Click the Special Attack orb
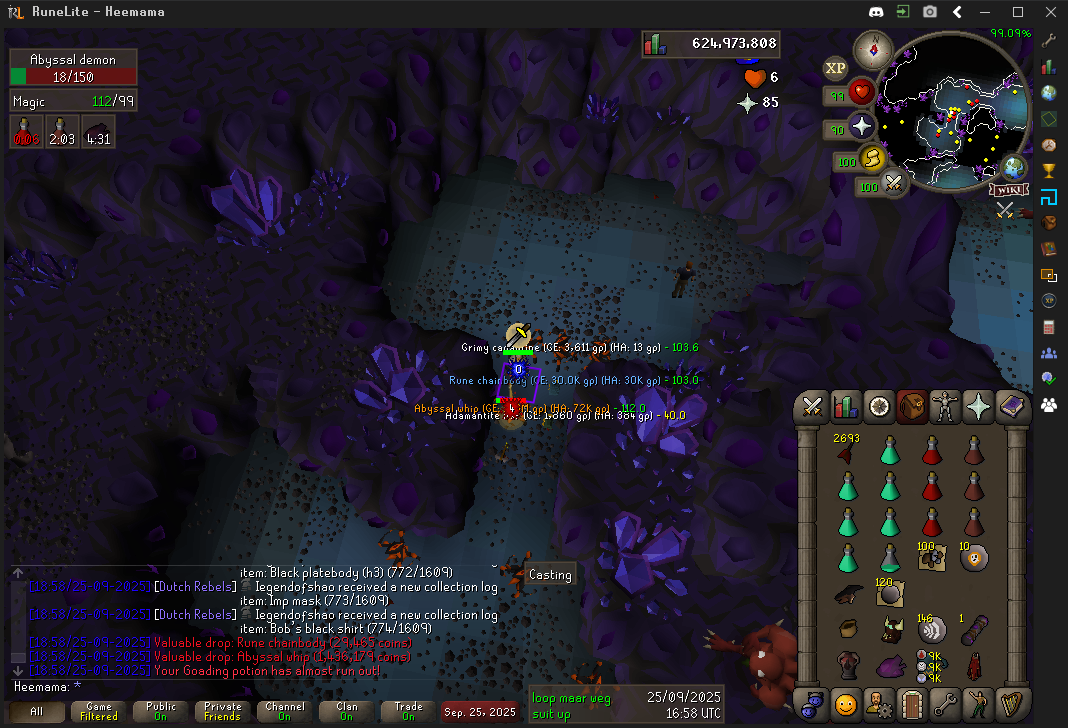This screenshot has width=1068, height=728. click(893, 184)
